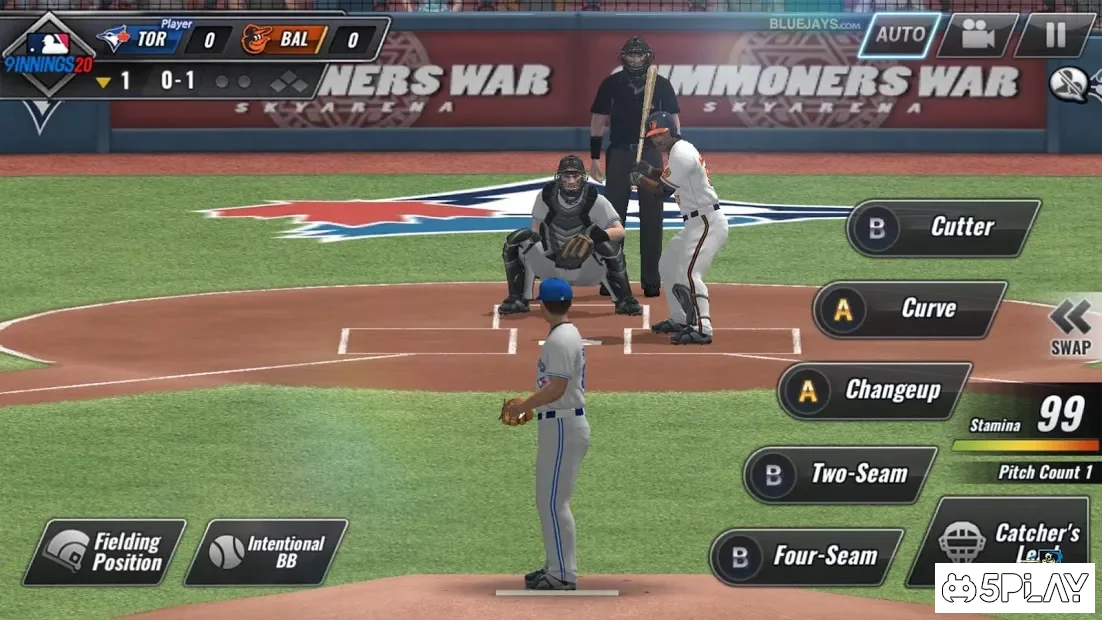Throw the Cutter pitch

[944, 228]
